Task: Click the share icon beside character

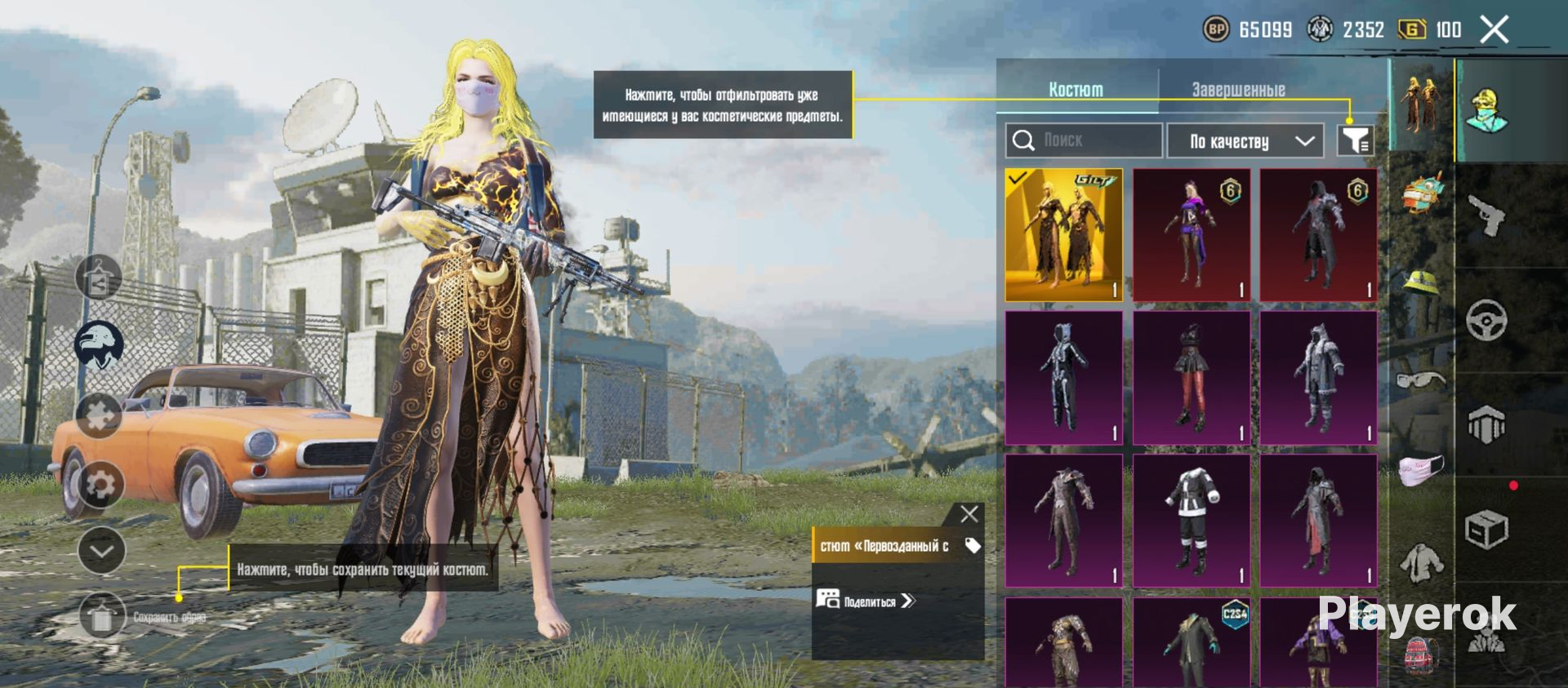Action: tap(100, 277)
